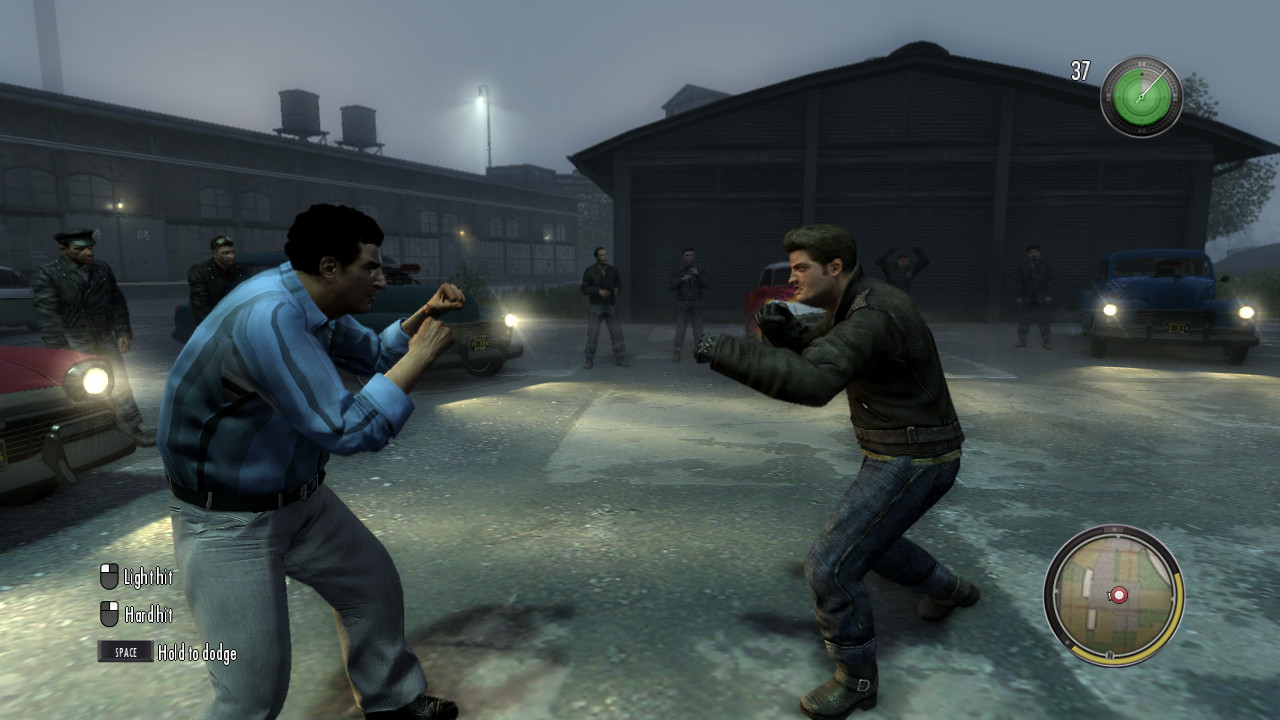Click the Hard hit mouse icon

coord(109,613)
